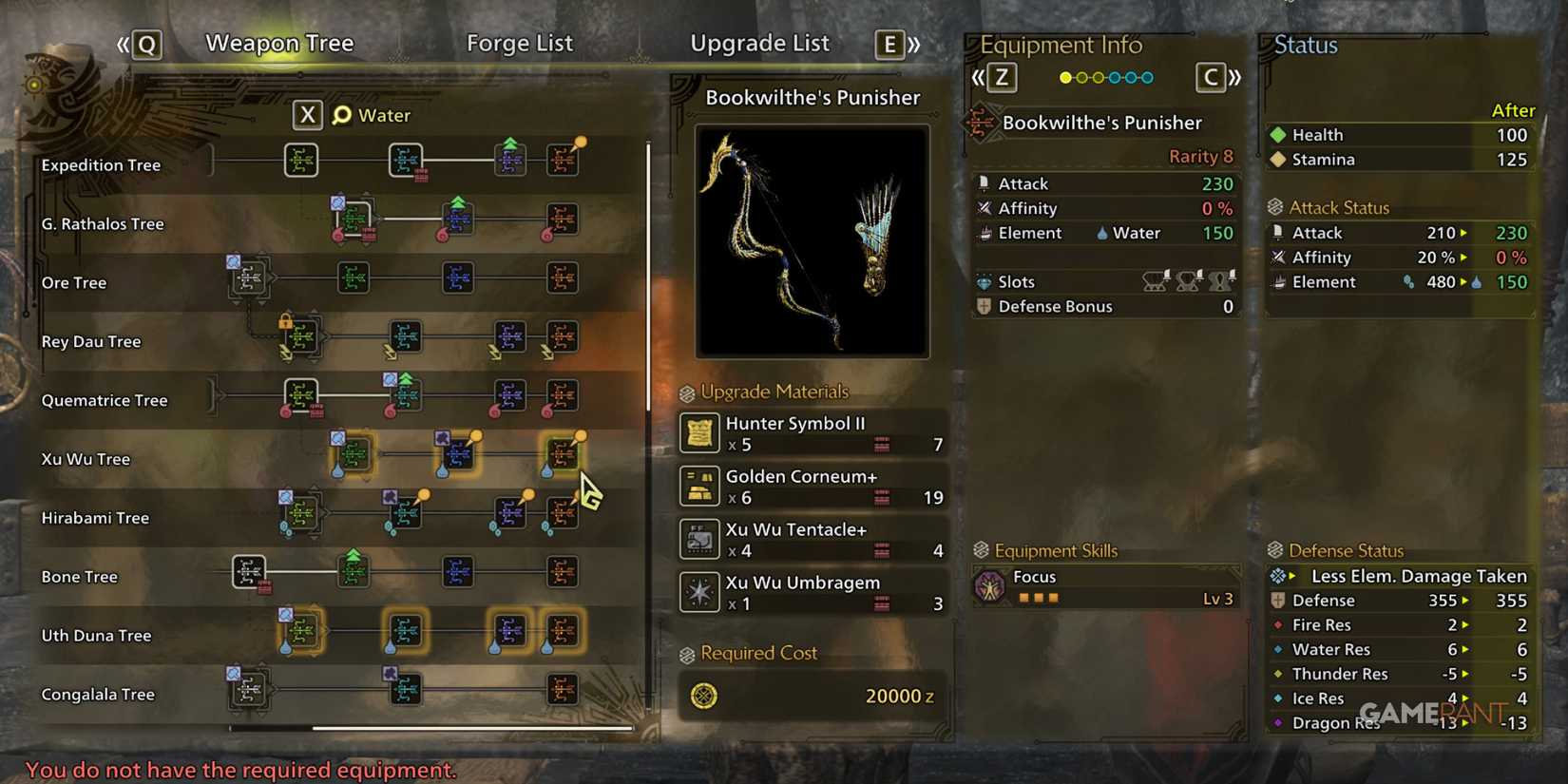The image size is (1568, 784).
Task: Toggle the X button to clear the Water filter
Action: tap(307, 114)
